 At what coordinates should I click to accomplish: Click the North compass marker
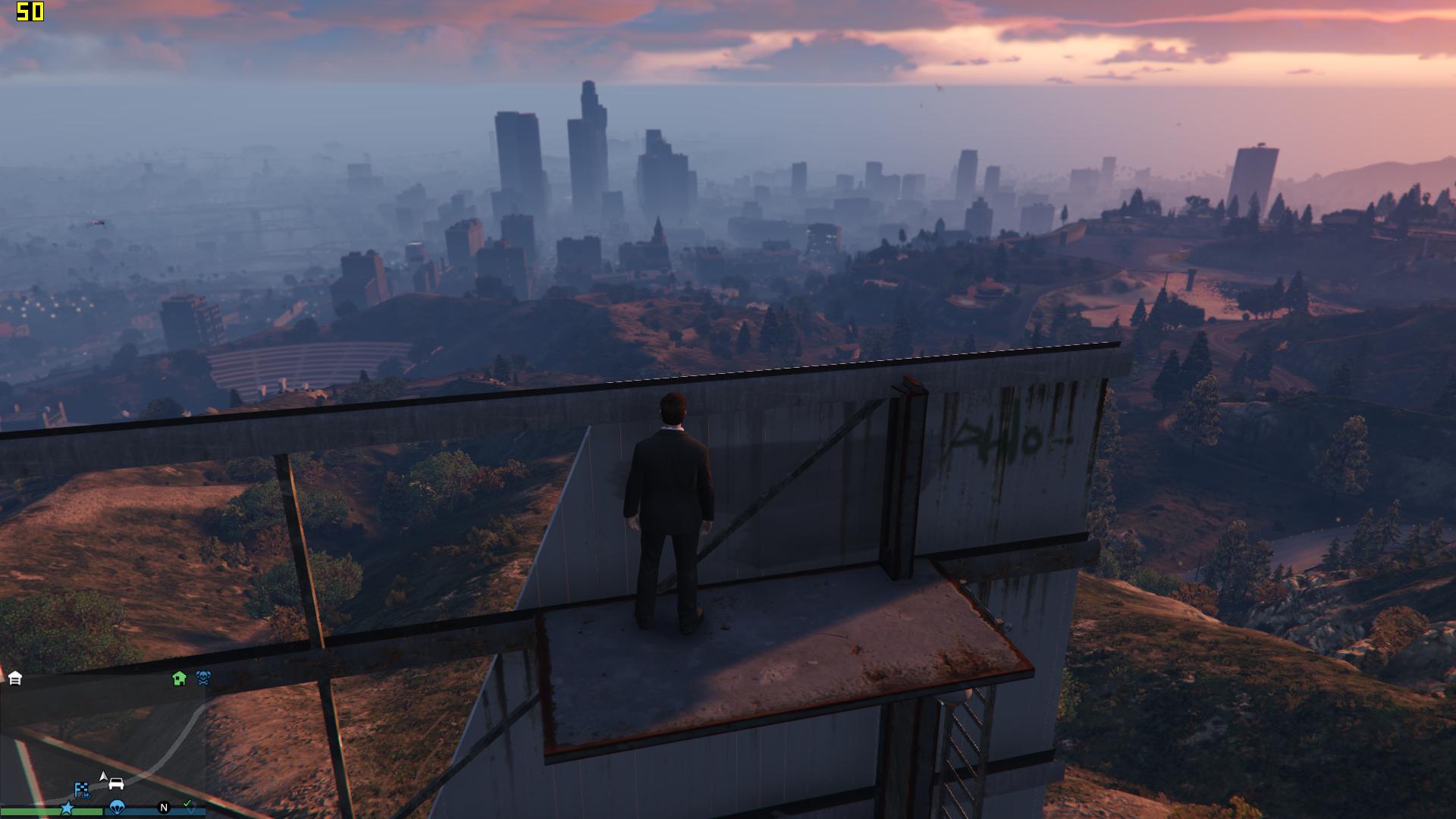pos(163,808)
